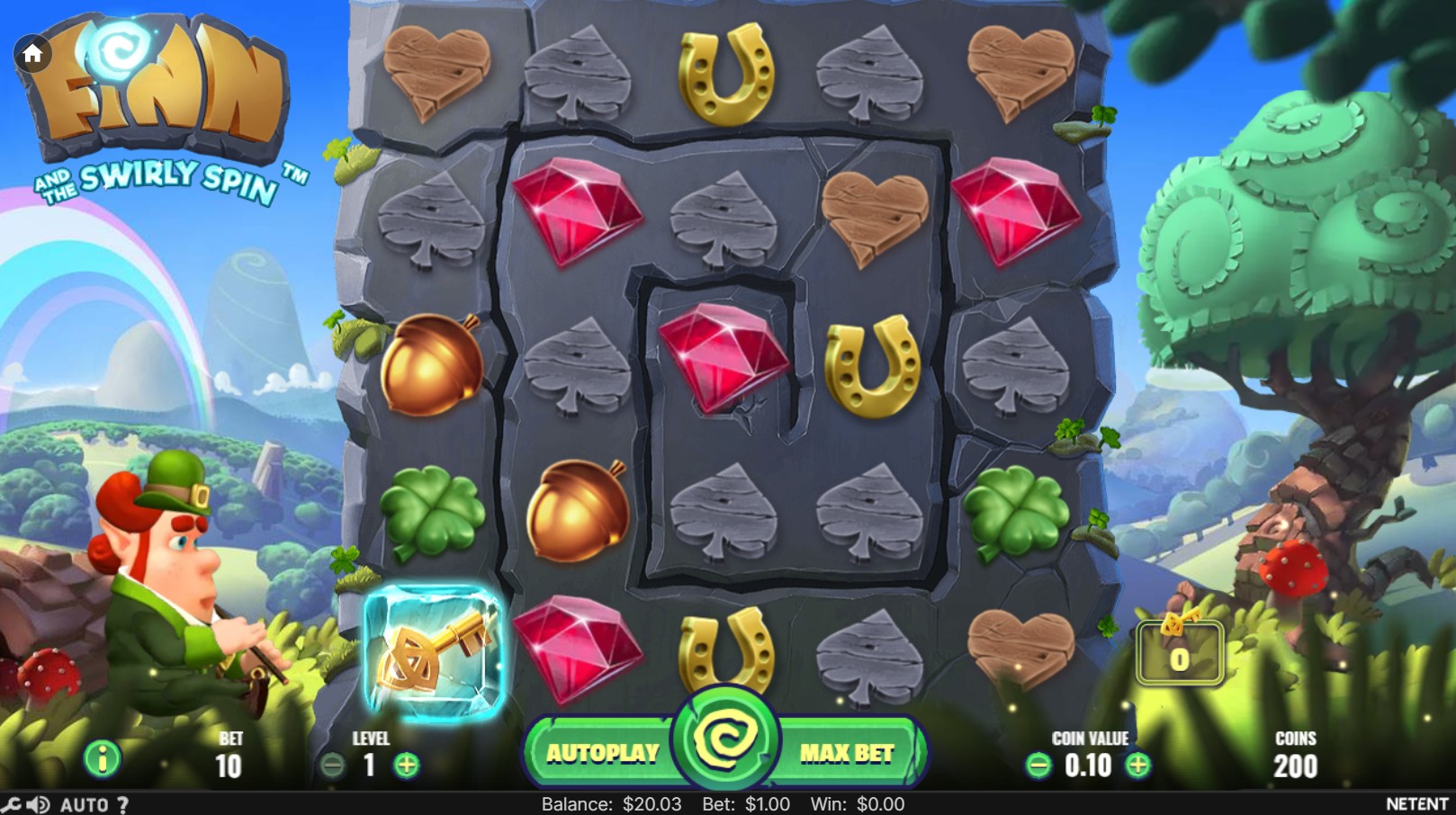This screenshot has width=1456, height=815.
Task: Raise the coin value
Action: coord(1138,766)
